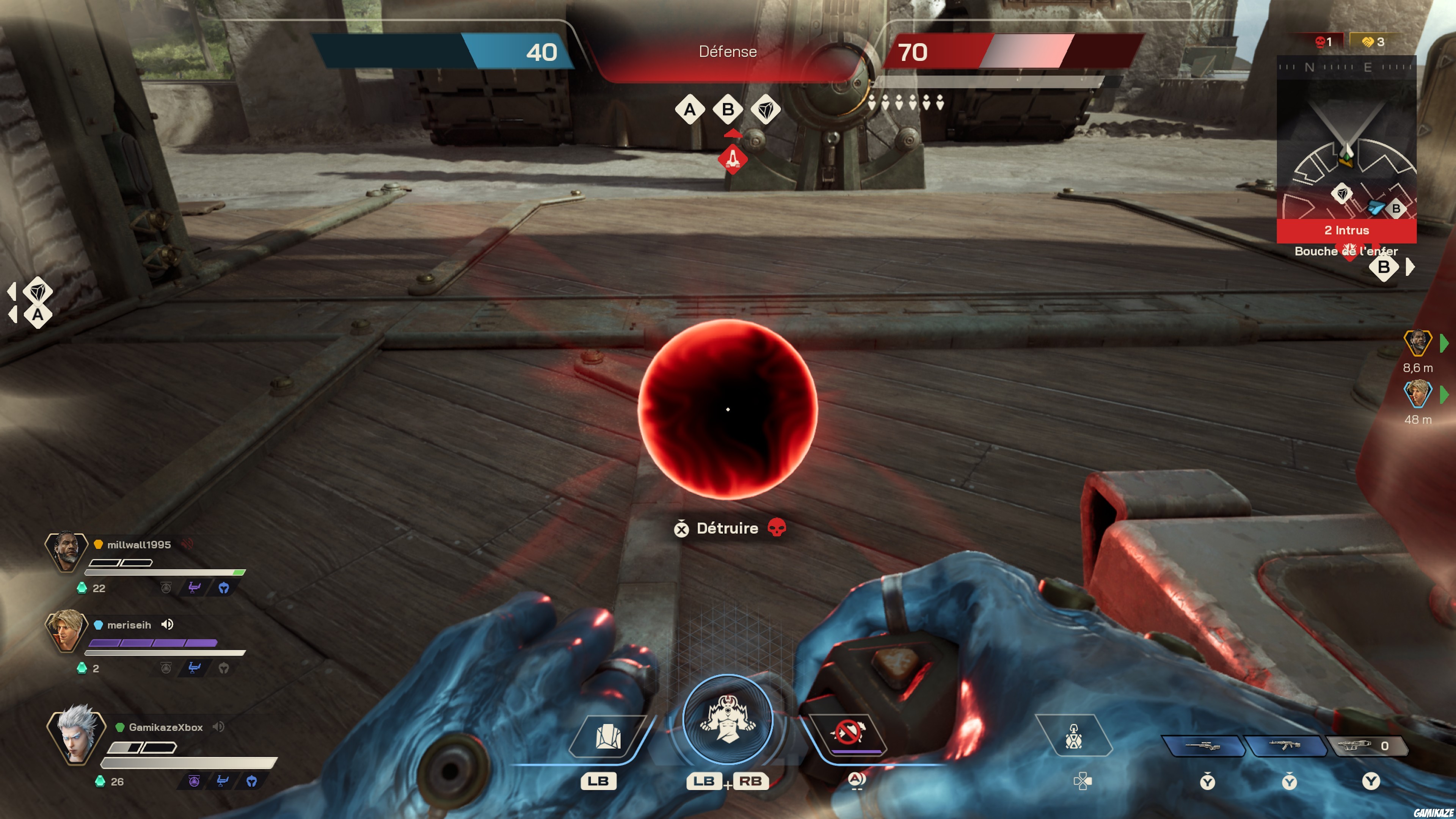Select objective point B at top center
Viewport: 1456px width, 819px height.
point(728,110)
